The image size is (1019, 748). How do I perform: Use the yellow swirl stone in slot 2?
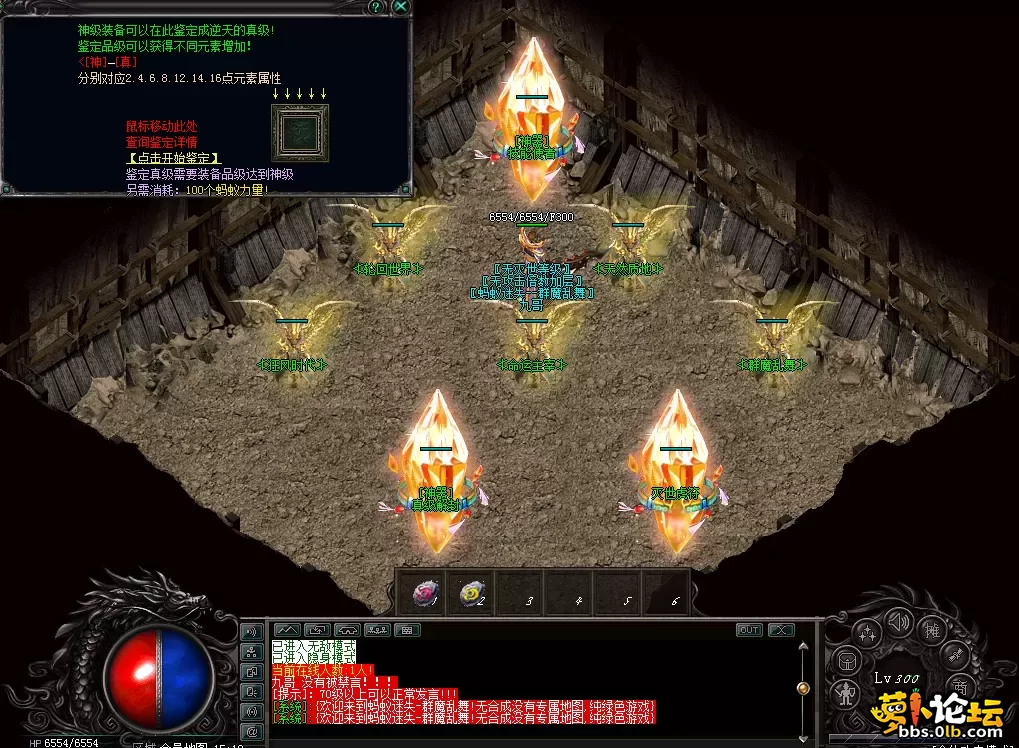[471, 595]
